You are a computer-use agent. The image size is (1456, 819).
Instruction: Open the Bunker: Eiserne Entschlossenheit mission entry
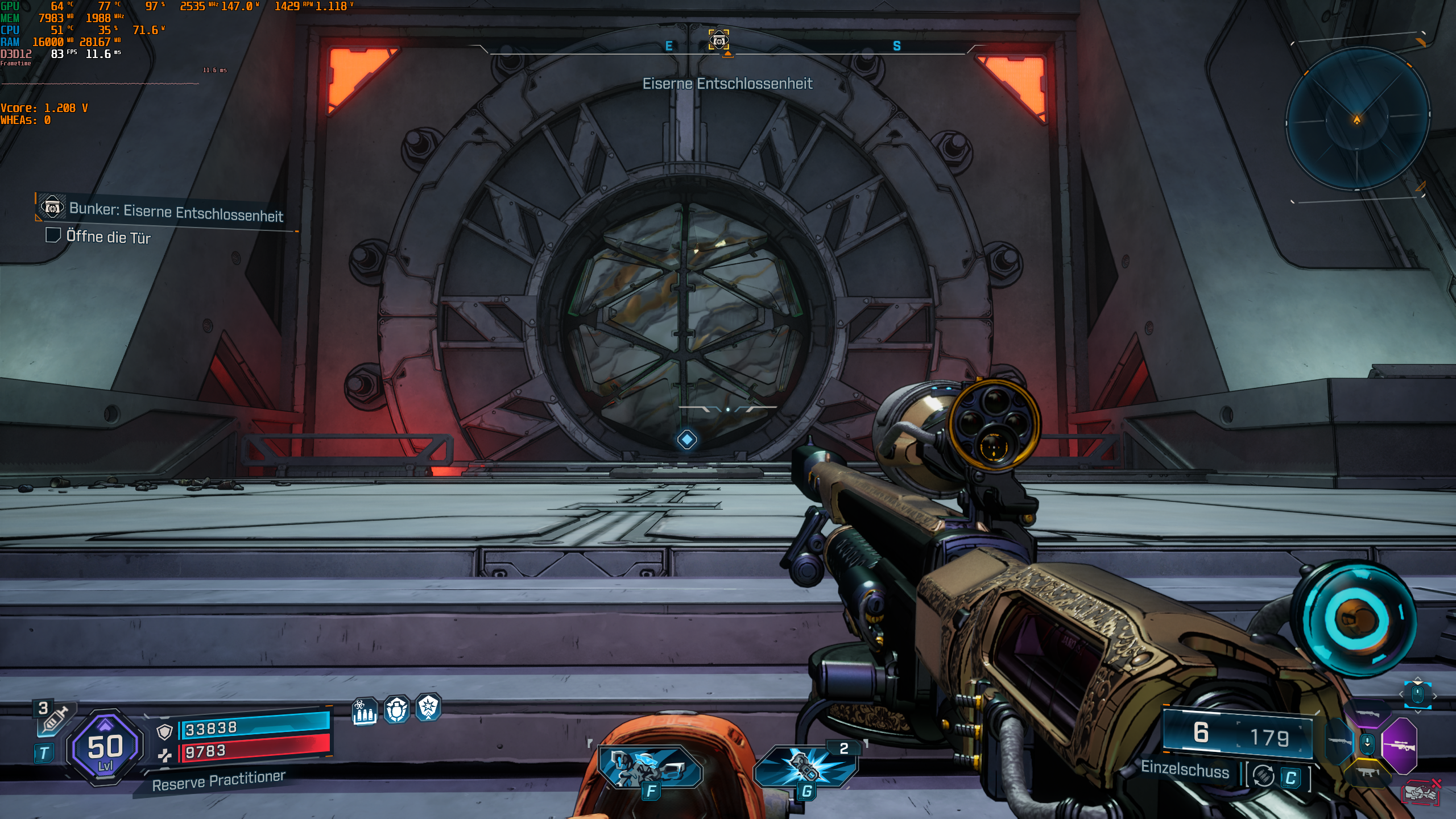pyautogui.click(x=176, y=216)
